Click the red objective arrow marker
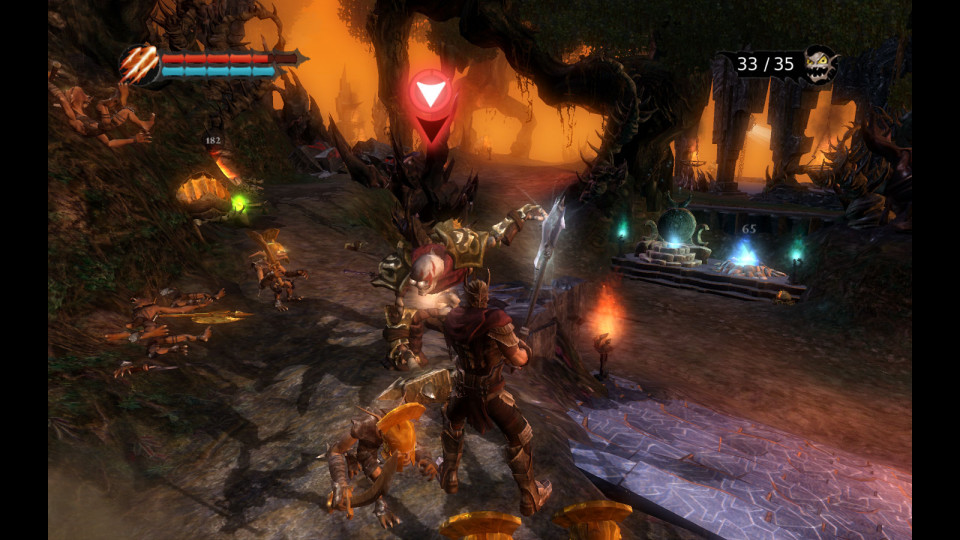This screenshot has width=960, height=540. (x=432, y=95)
